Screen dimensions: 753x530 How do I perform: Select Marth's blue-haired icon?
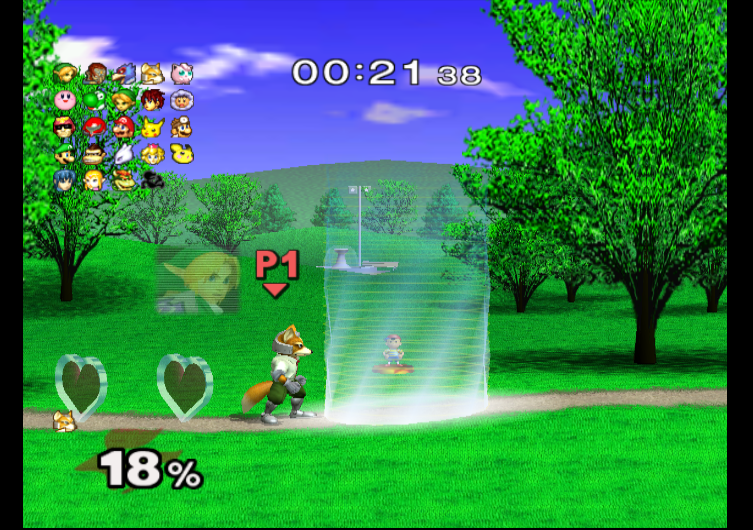coord(66,180)
